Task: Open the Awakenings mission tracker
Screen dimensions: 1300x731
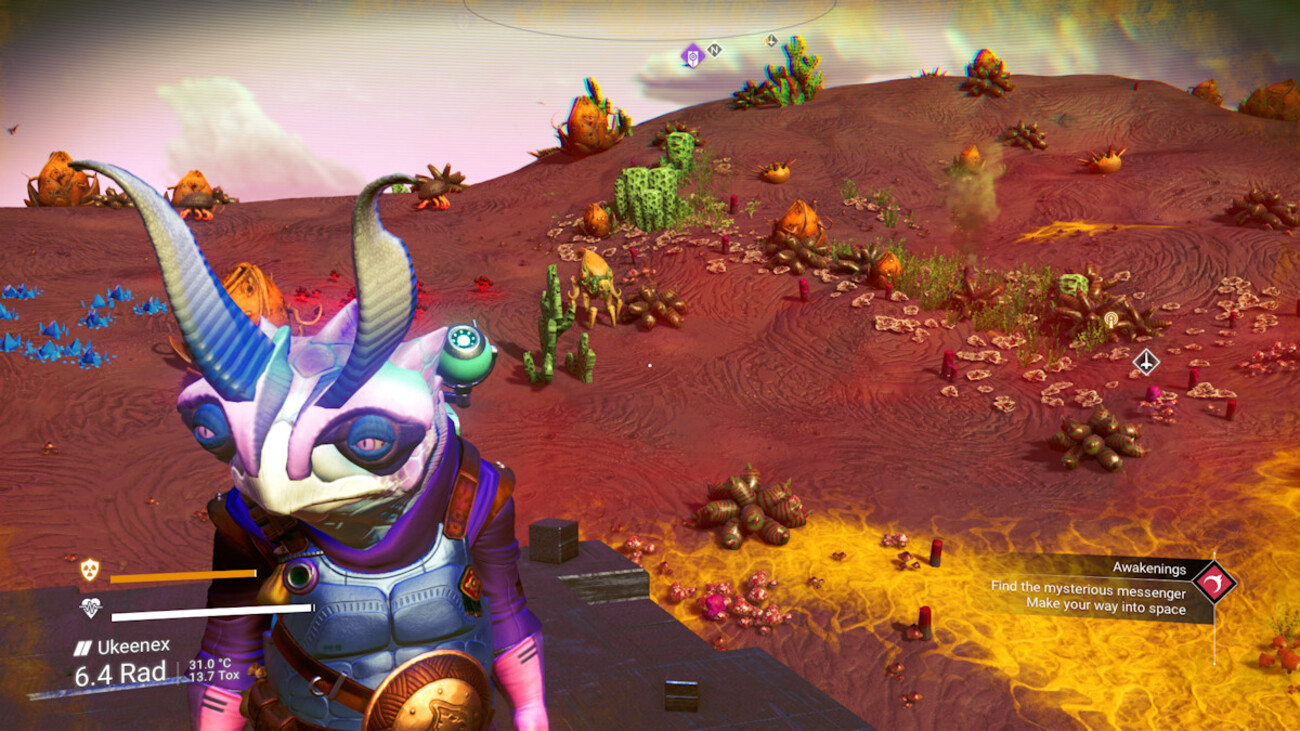Action: (x=1101, y=587)
